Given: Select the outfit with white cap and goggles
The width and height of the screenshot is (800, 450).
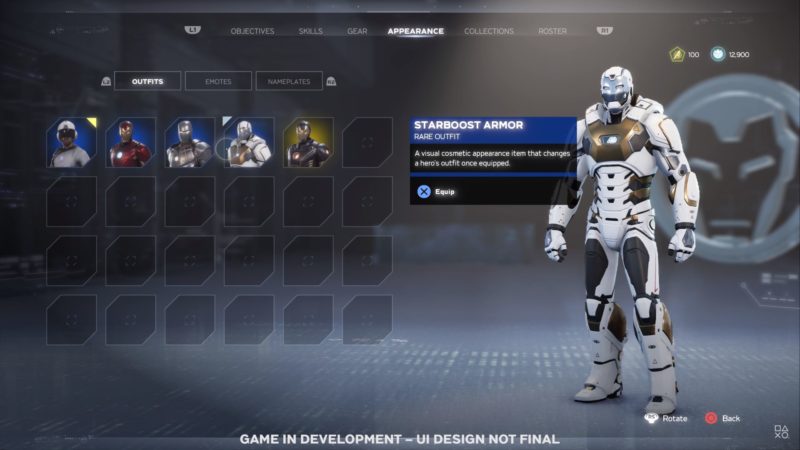Looking at the screenshot, I should (x=71, y=142).
